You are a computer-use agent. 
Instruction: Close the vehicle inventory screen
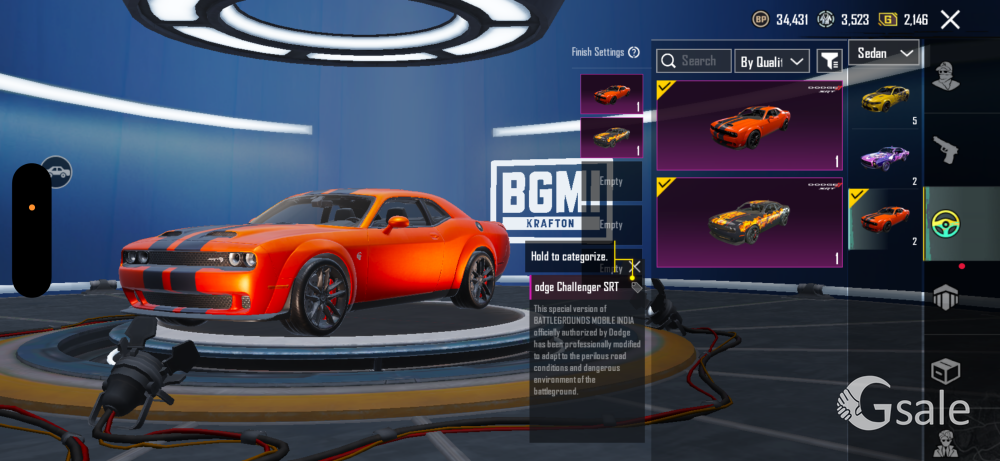pyautogui.click(x=950, y=19)
